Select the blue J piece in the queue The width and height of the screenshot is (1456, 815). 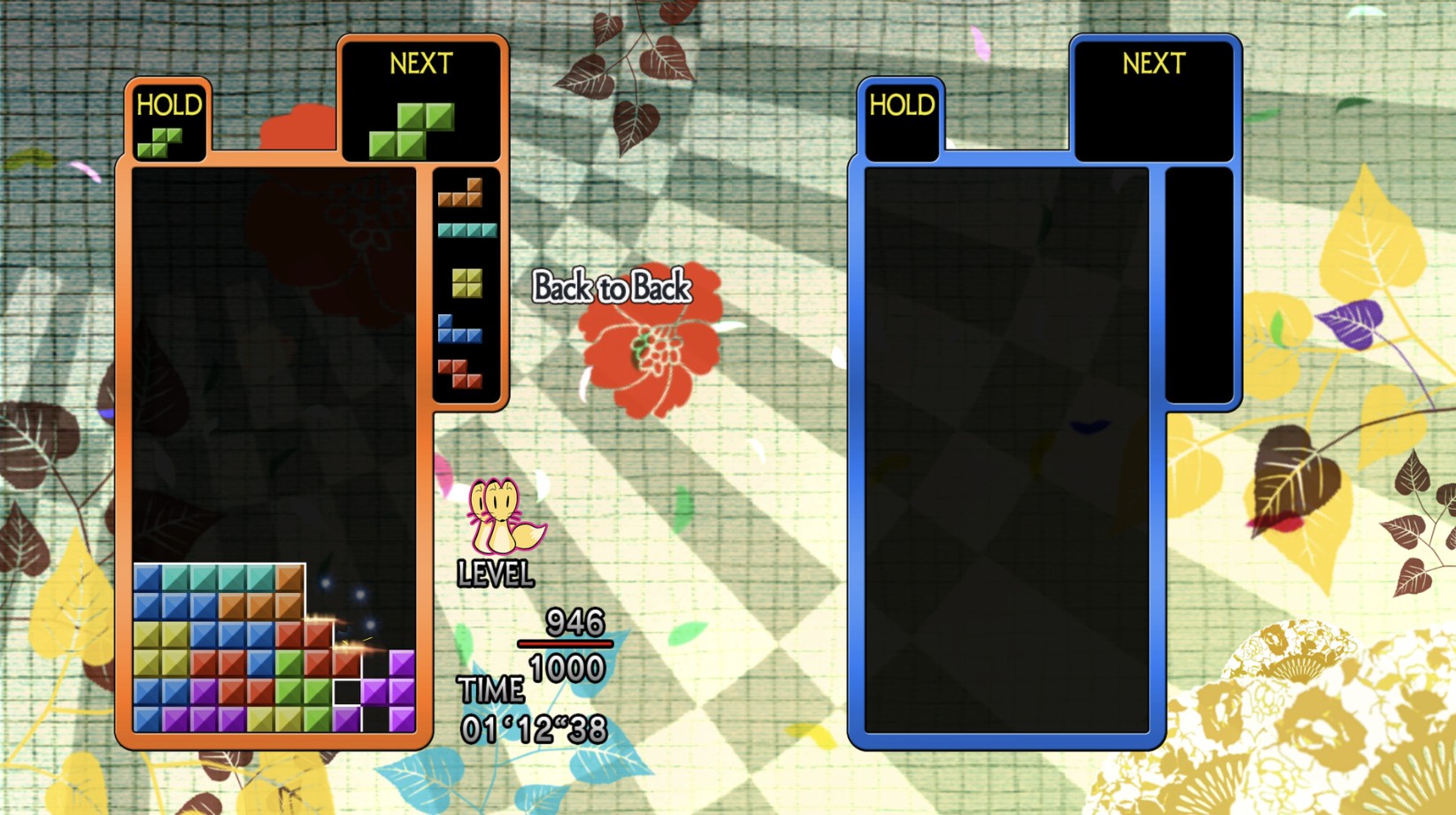(x=459, y=331)
